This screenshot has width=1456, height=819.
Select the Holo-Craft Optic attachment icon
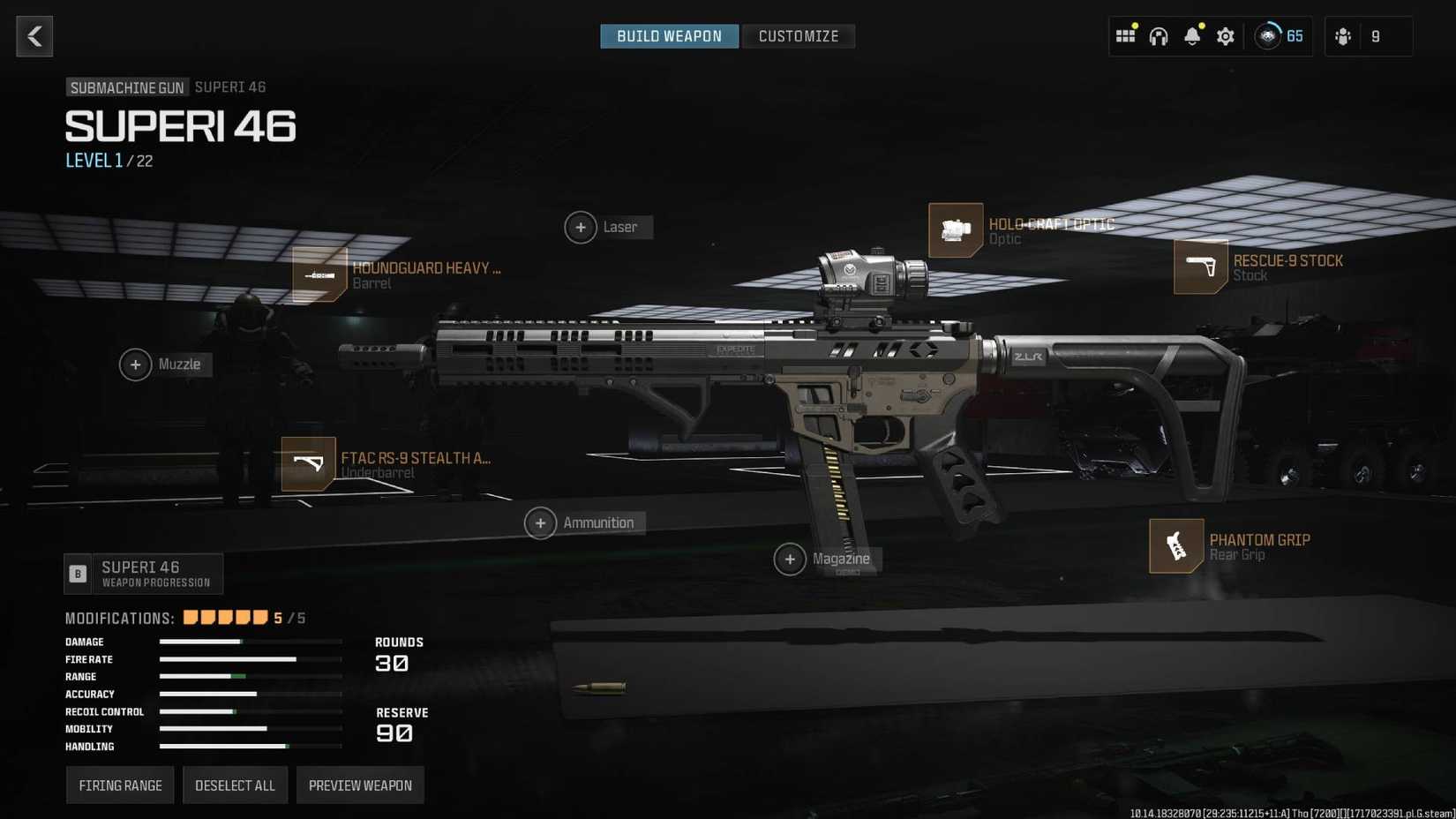coord(957,229)
